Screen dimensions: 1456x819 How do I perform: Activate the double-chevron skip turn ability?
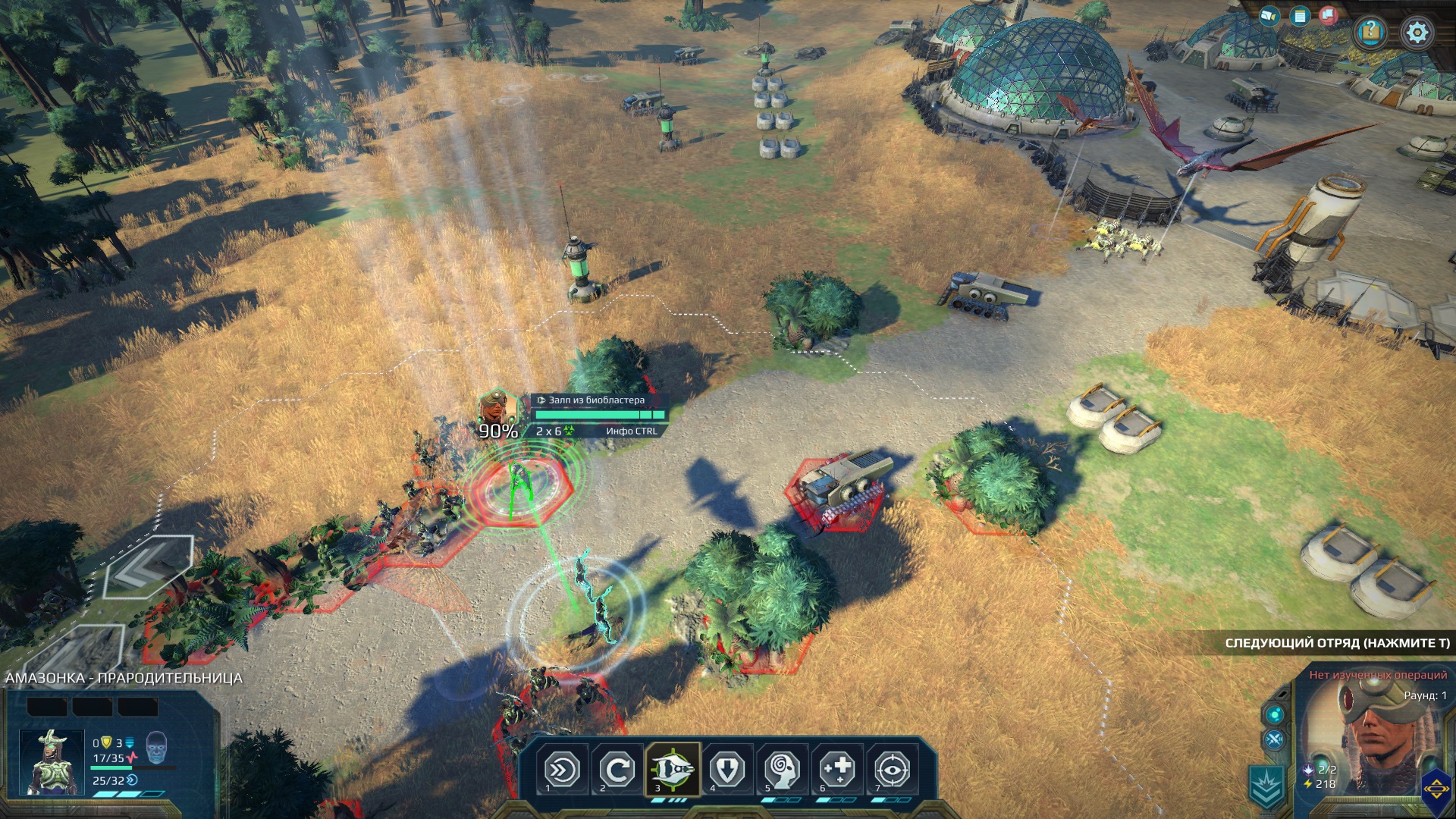(563, 770)
